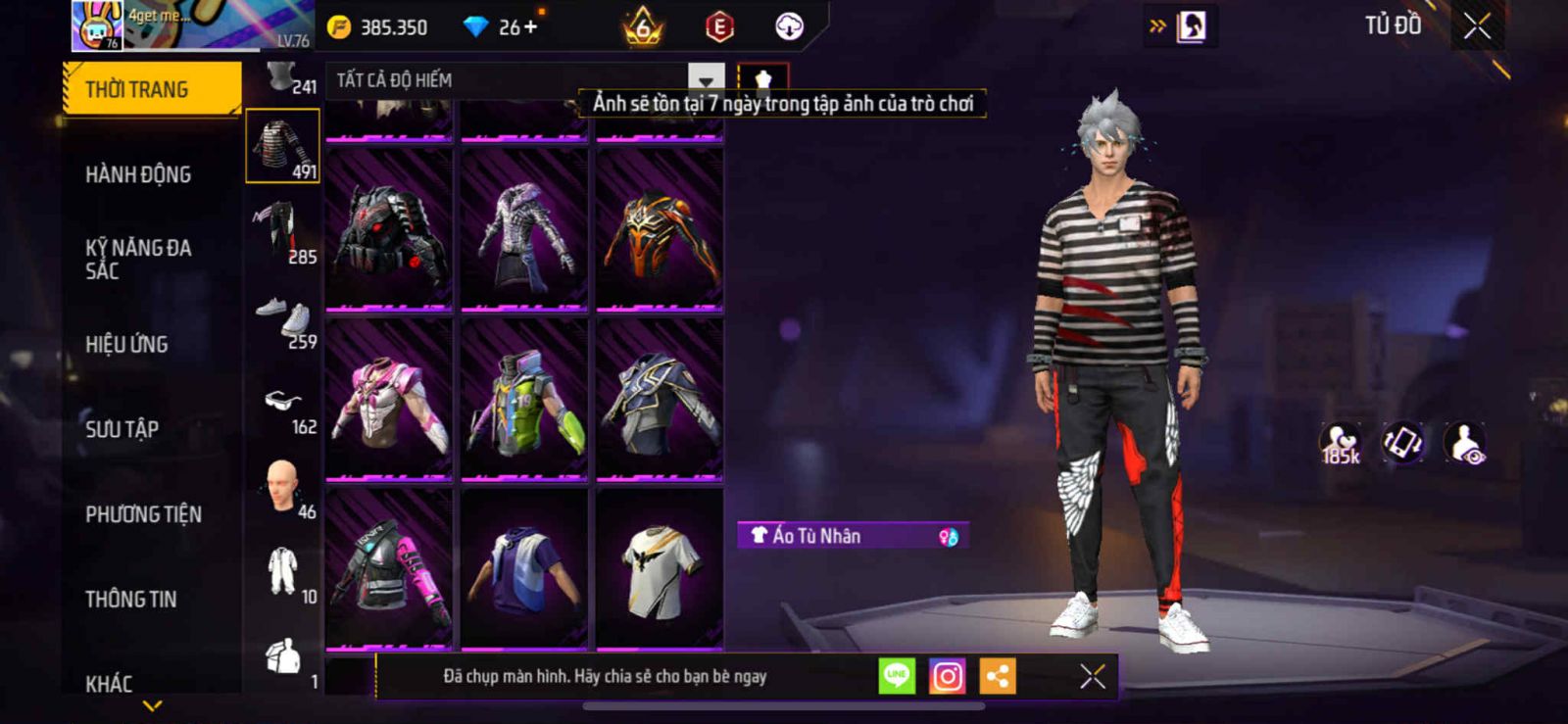Screen dimensions: 1568x724
Task: Add more diamonds with the plus button
Action: pos(531,26)
